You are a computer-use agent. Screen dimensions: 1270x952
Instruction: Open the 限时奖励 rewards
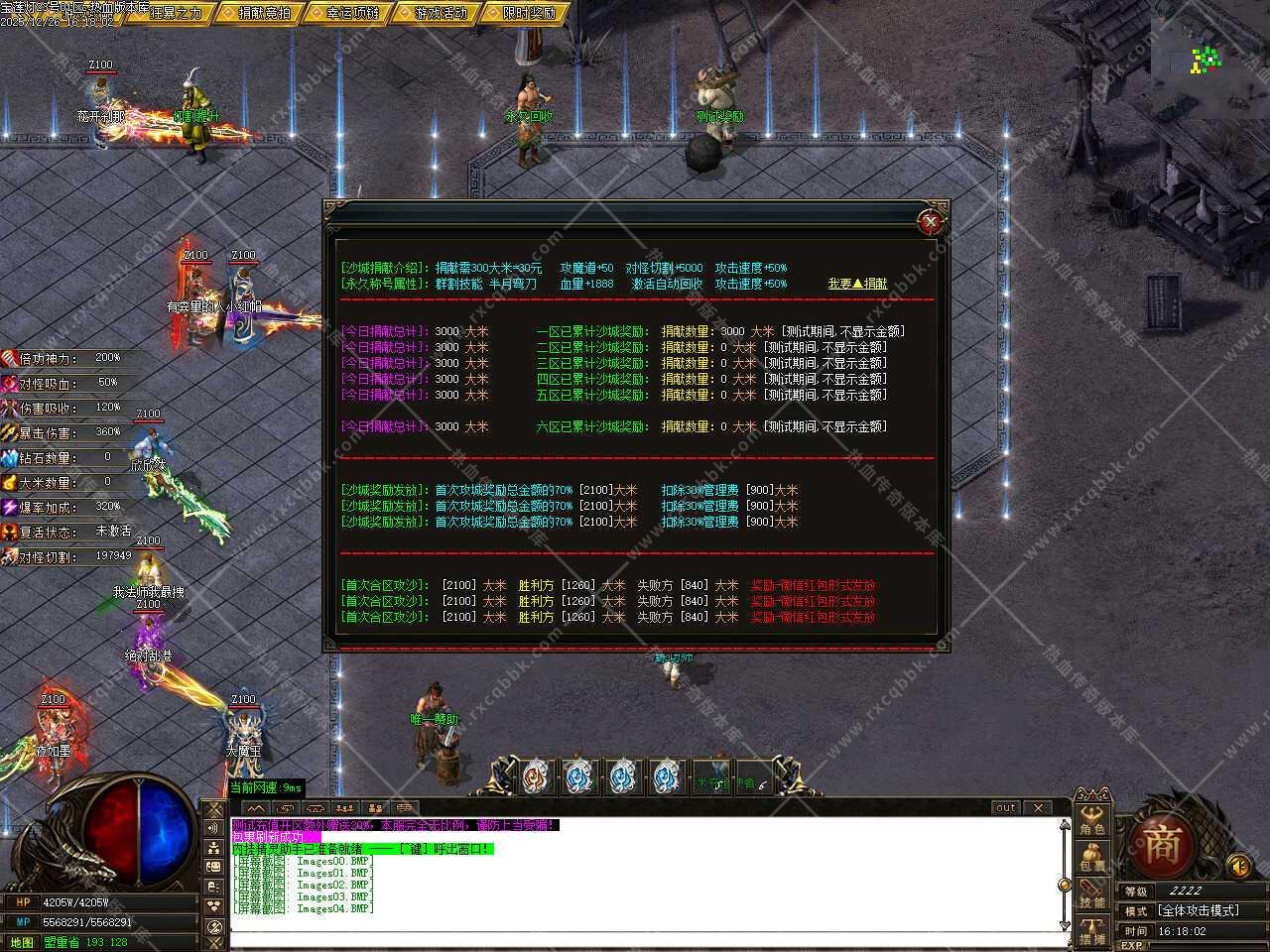(523, 13)
